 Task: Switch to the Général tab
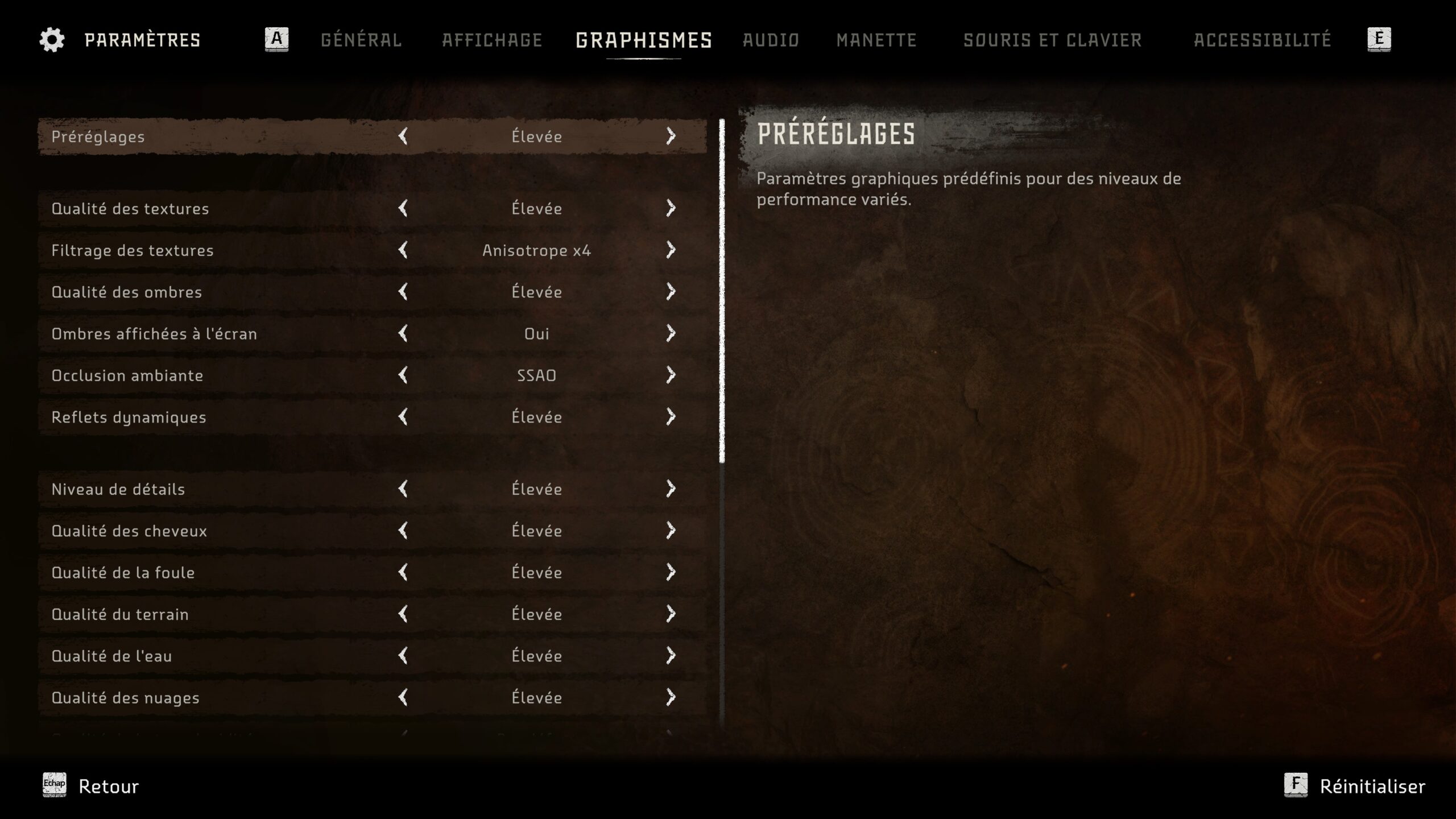361,40
